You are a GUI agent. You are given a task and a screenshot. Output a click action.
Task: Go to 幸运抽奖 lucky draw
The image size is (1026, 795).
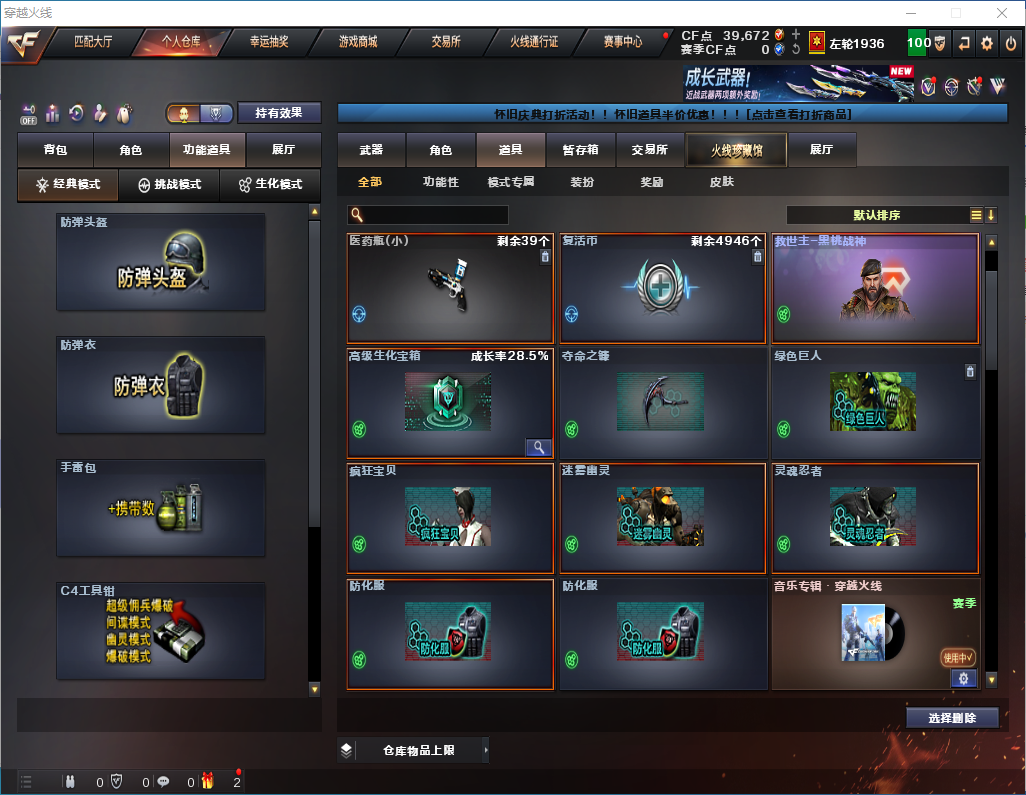coord(268,42)
